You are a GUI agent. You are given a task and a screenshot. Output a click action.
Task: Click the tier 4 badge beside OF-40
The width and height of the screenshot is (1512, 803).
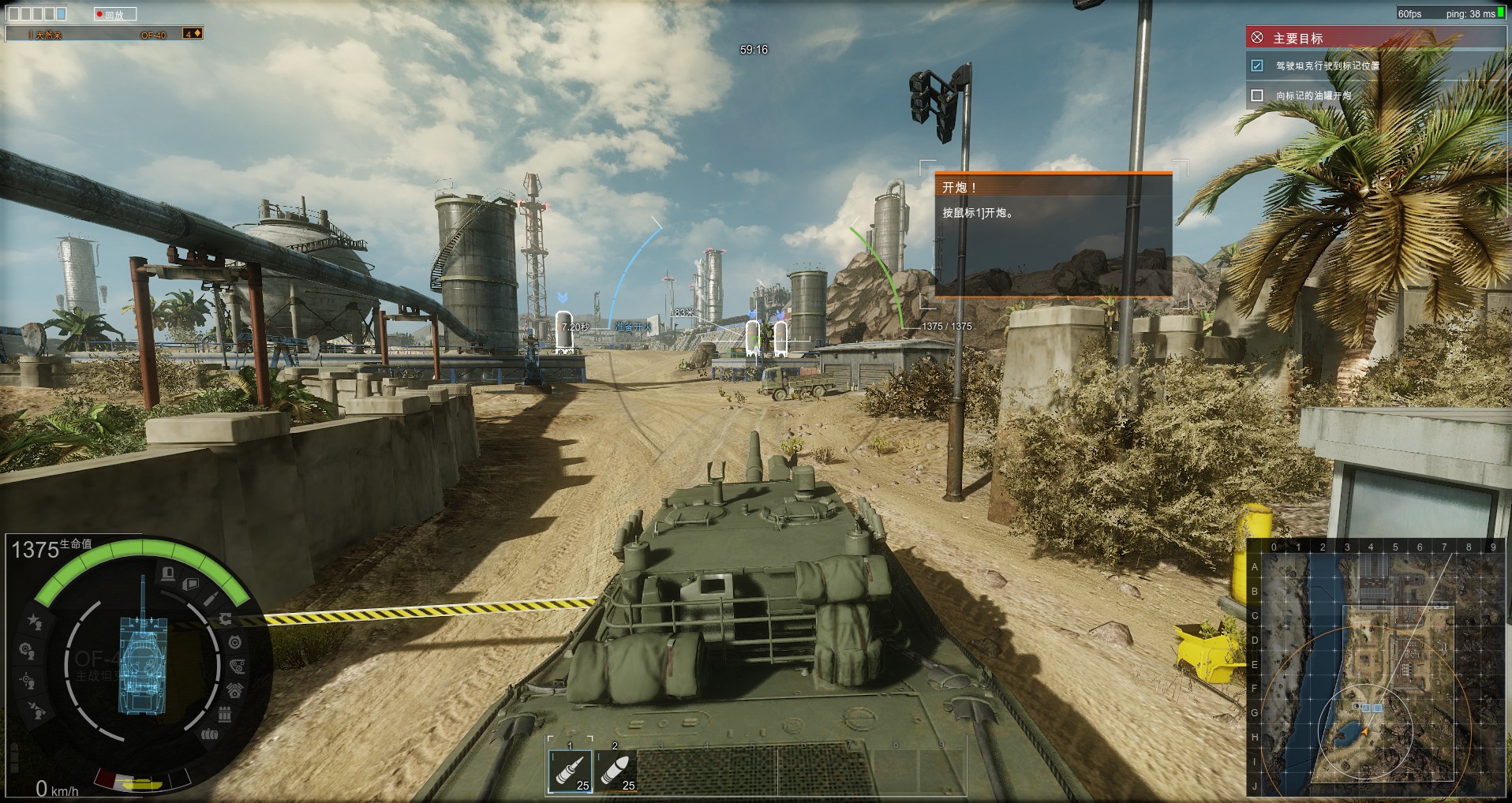192,33
